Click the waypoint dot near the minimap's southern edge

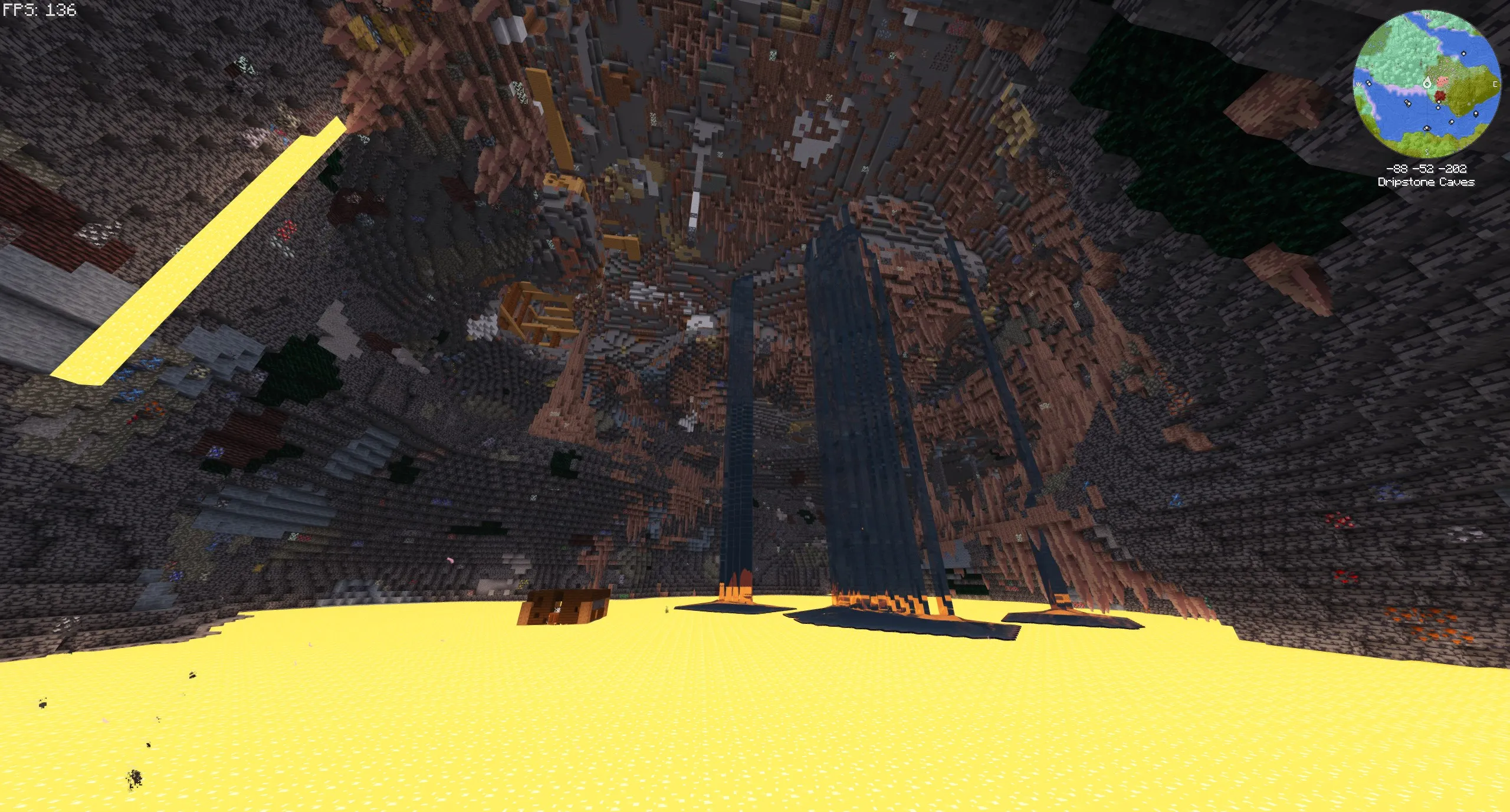[1426, 128]
